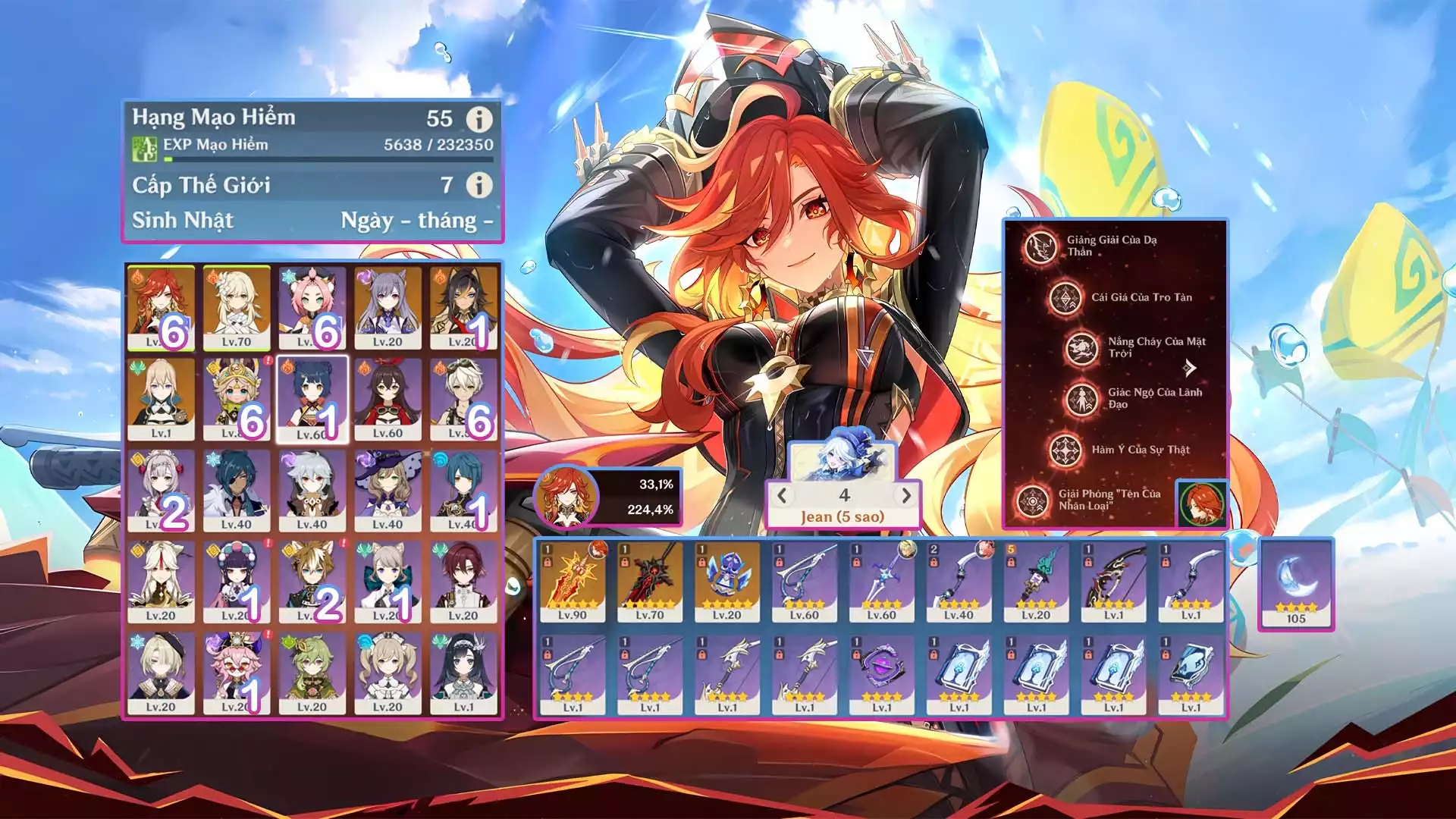Select Amber's Lv.60 character tile

coord(388,399)
